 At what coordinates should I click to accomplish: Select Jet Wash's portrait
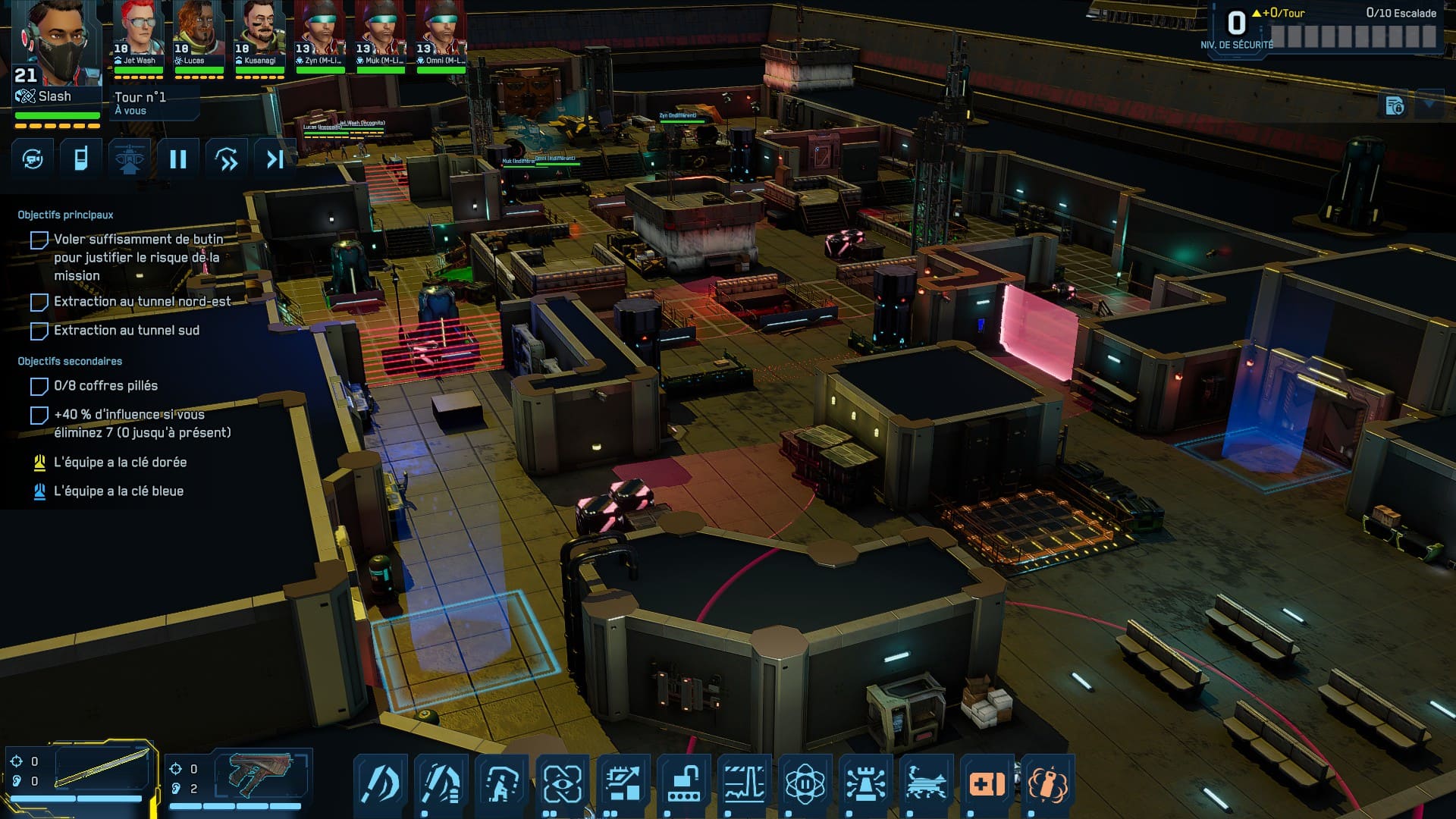click(x=137, y=34)
